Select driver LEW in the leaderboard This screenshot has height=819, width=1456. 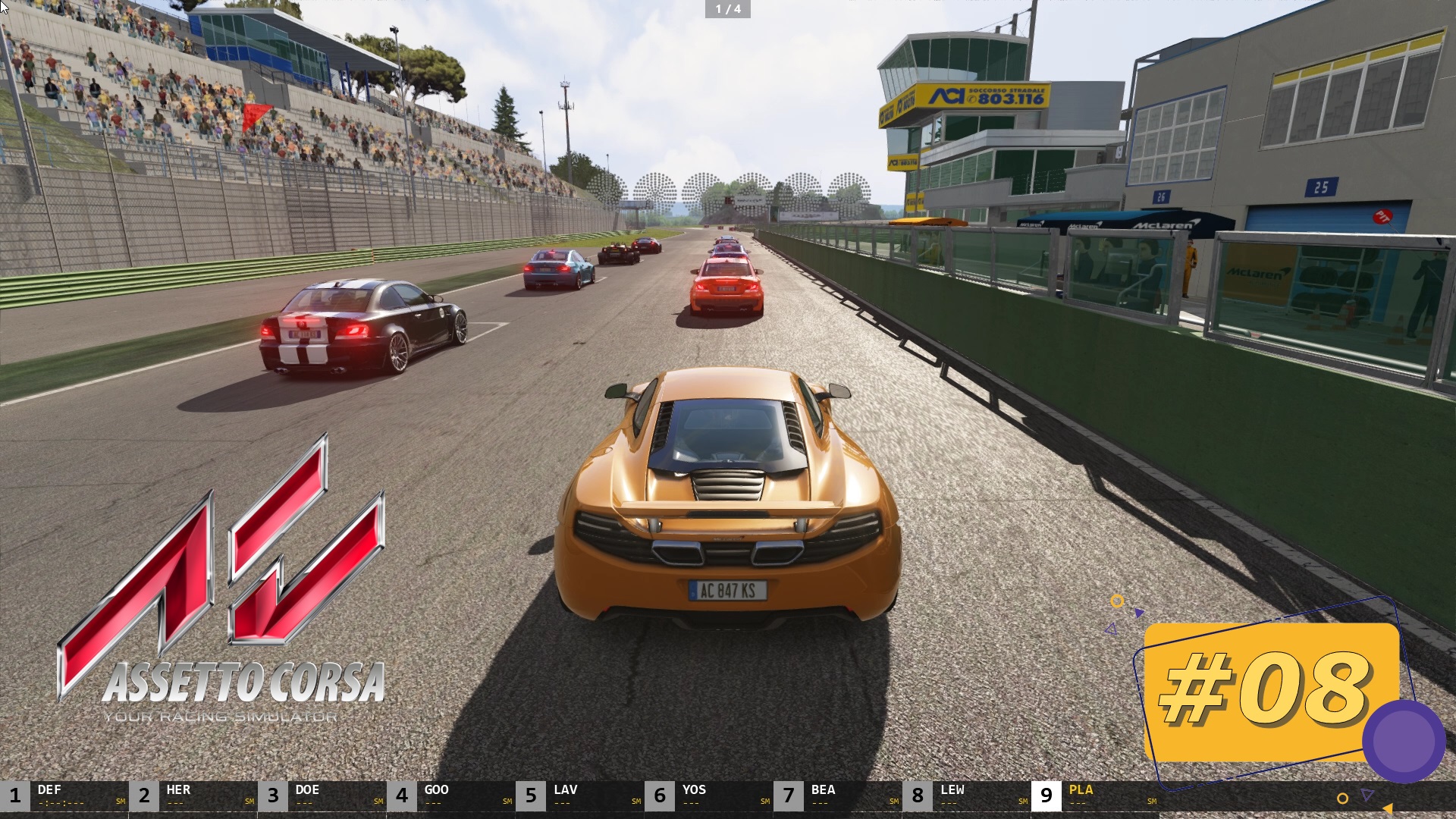[x=952, y=789]
